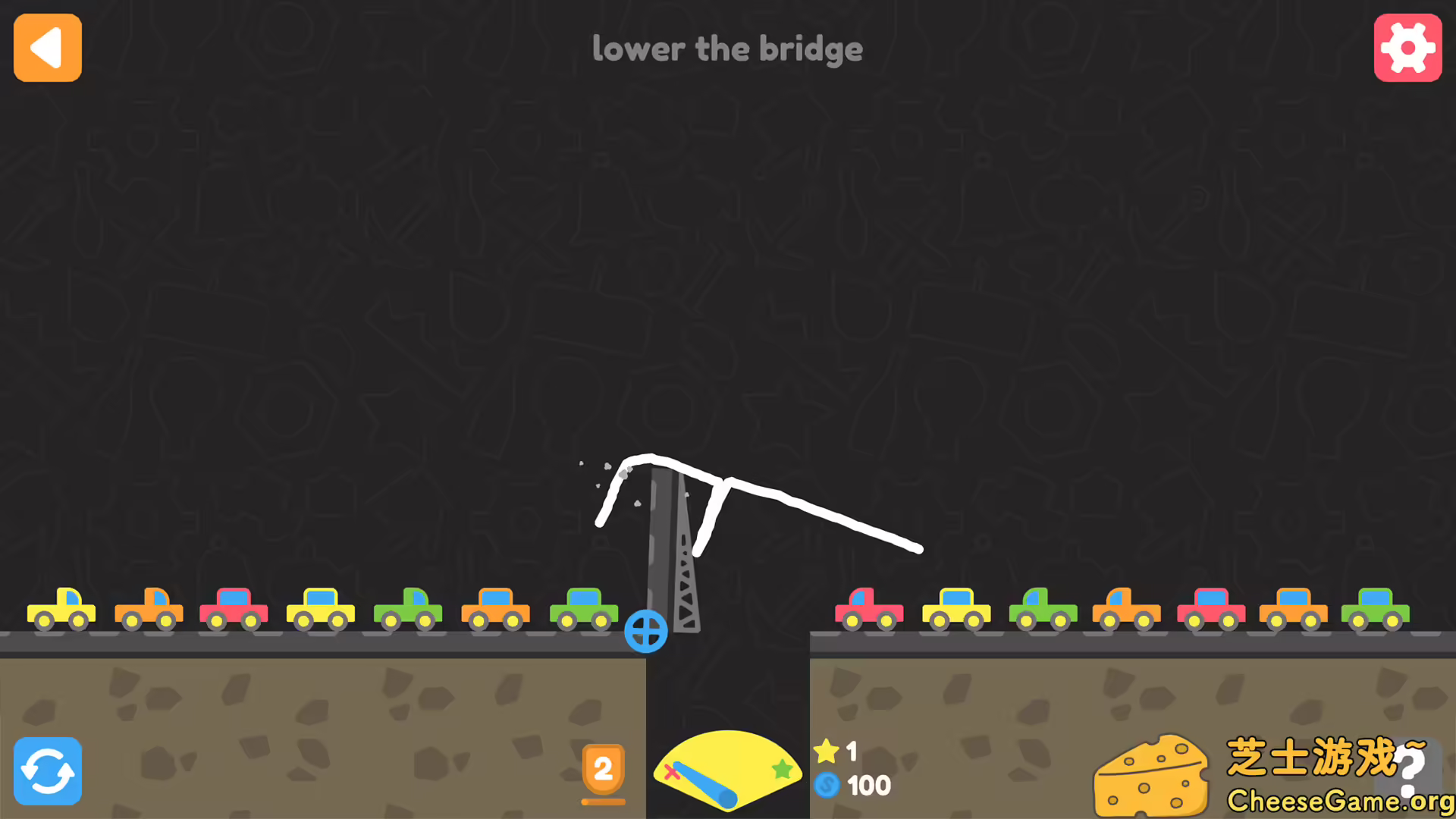Click the coin amount reading 100
The image size is (1456, 819).
coord(870,786)
